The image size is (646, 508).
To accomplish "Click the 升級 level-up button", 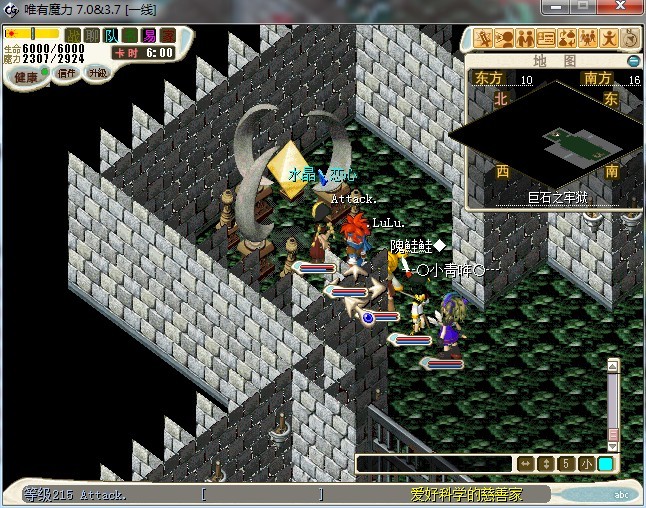I will (98, 74).
